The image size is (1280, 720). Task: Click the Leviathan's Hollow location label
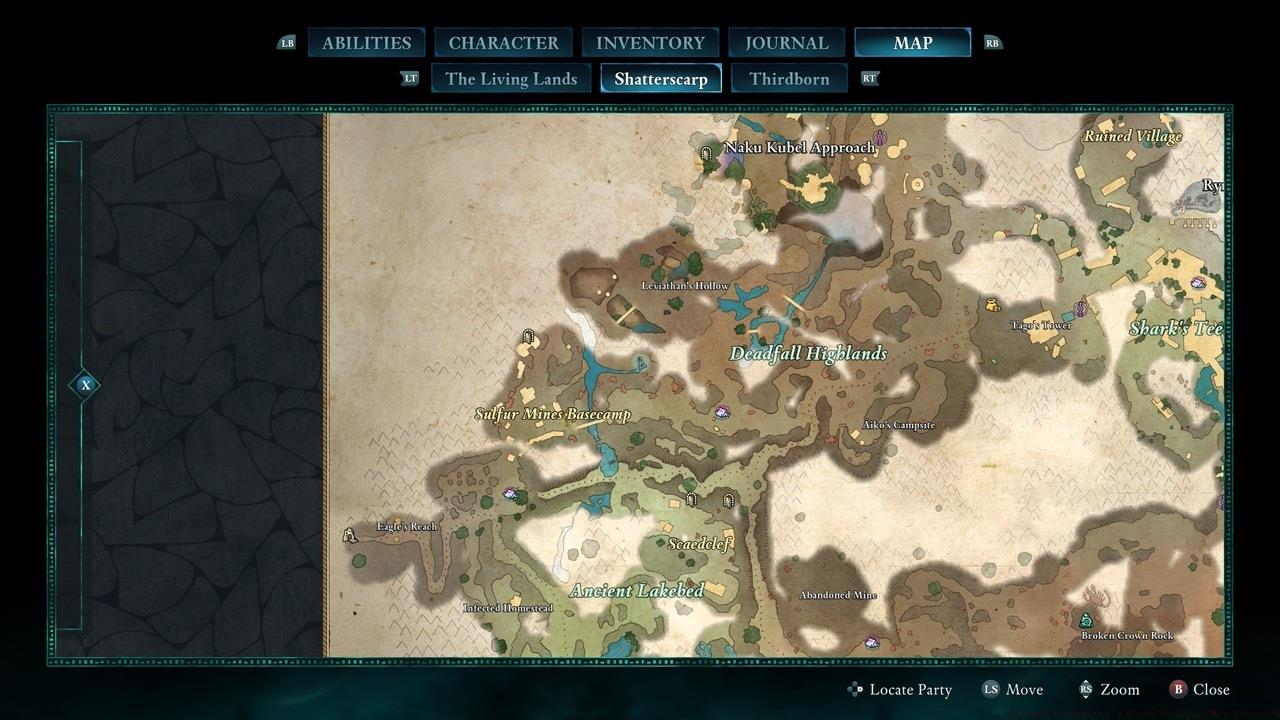pos(685,286)
